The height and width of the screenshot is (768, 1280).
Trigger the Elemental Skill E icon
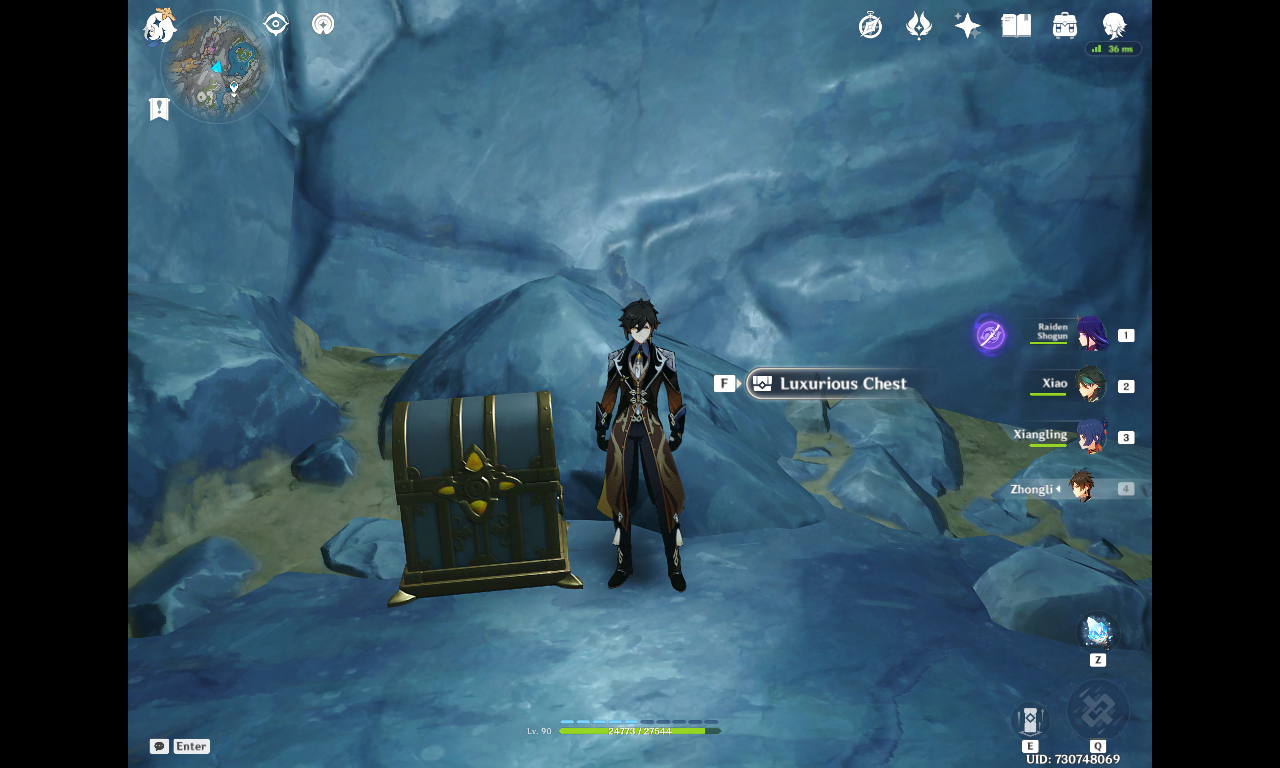tap(1028, 720)
